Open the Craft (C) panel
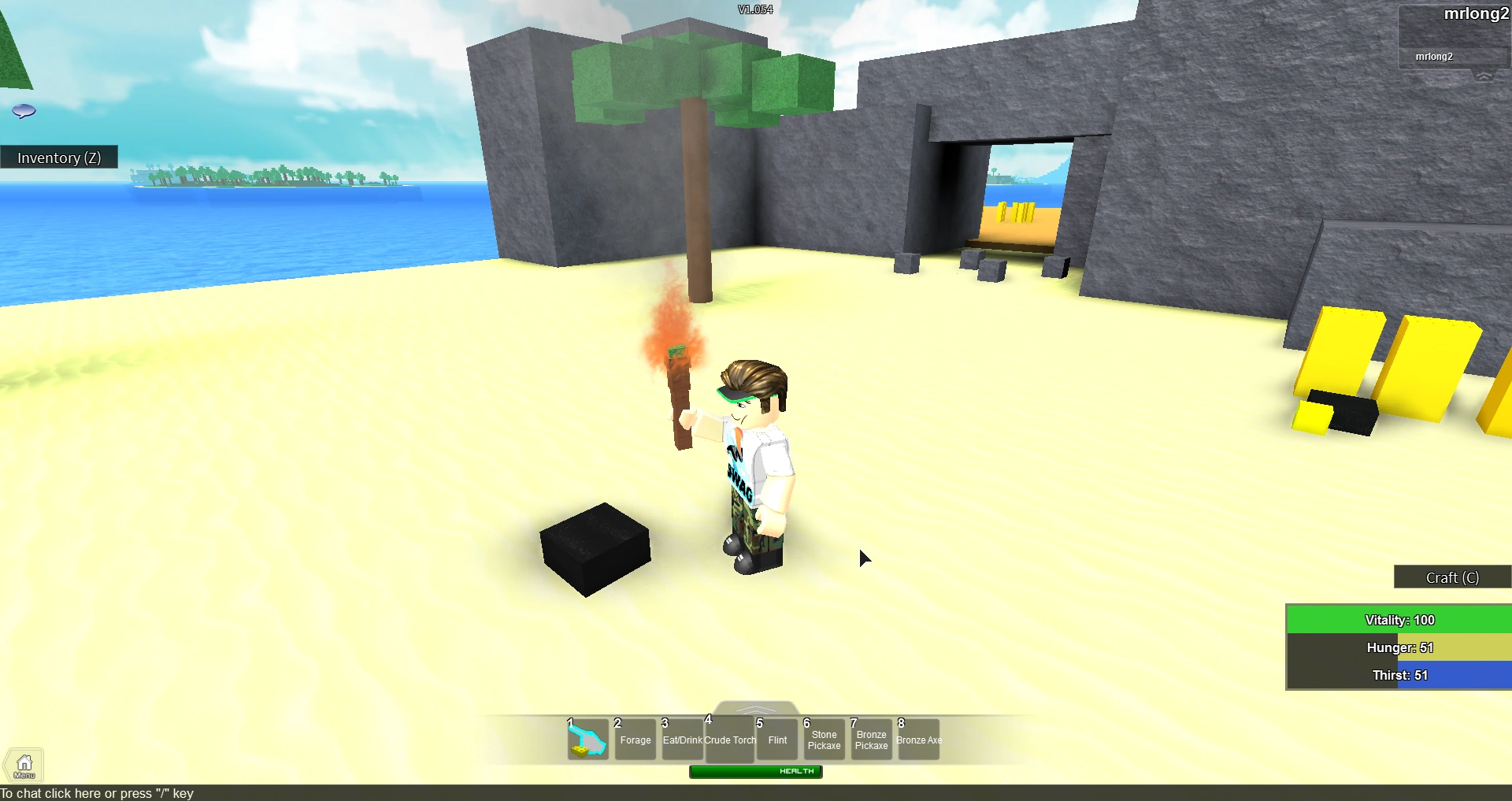This screenshot has width=1512, height=801. click(1451, 577)
